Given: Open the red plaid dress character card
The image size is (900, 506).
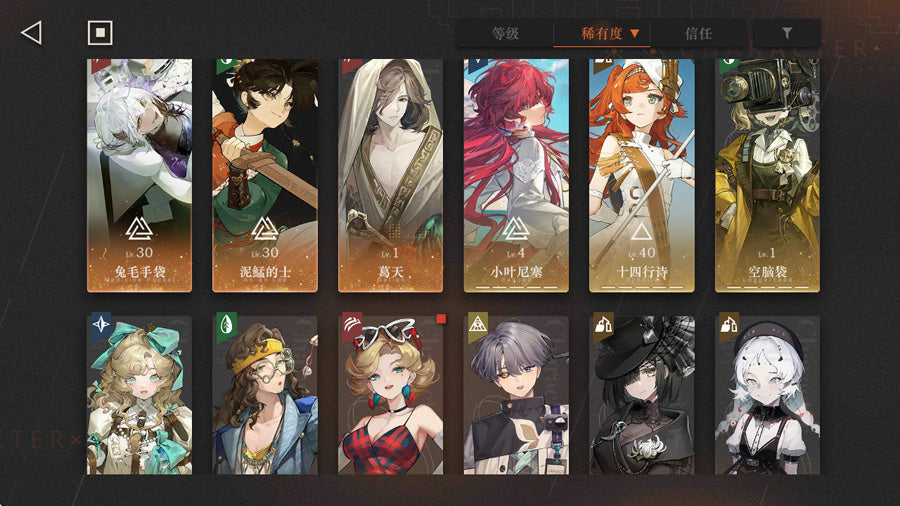Looking at the screenshot, I should [x=391, y=395].
